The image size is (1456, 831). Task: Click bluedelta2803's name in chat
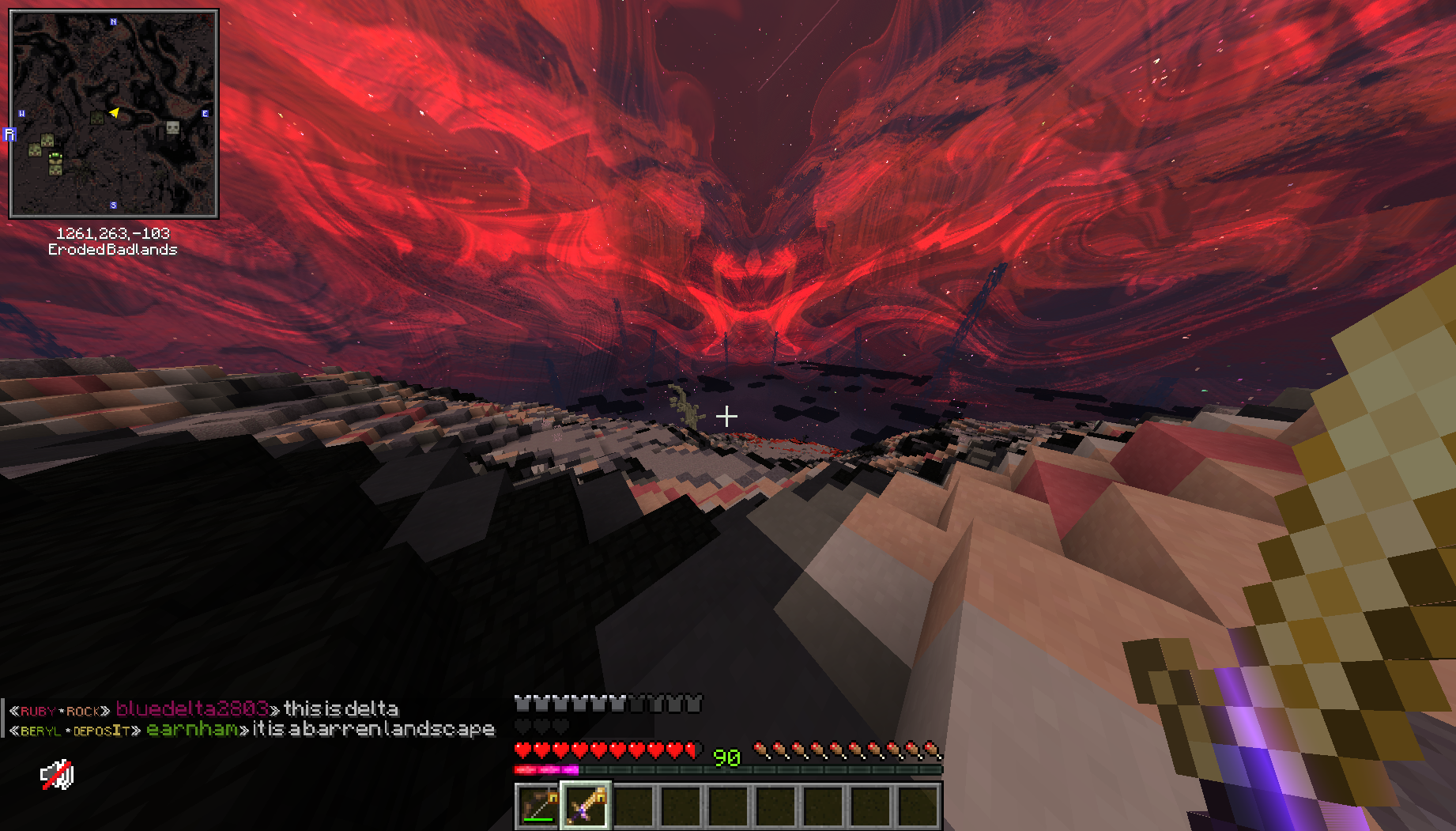tap(192, 708)
